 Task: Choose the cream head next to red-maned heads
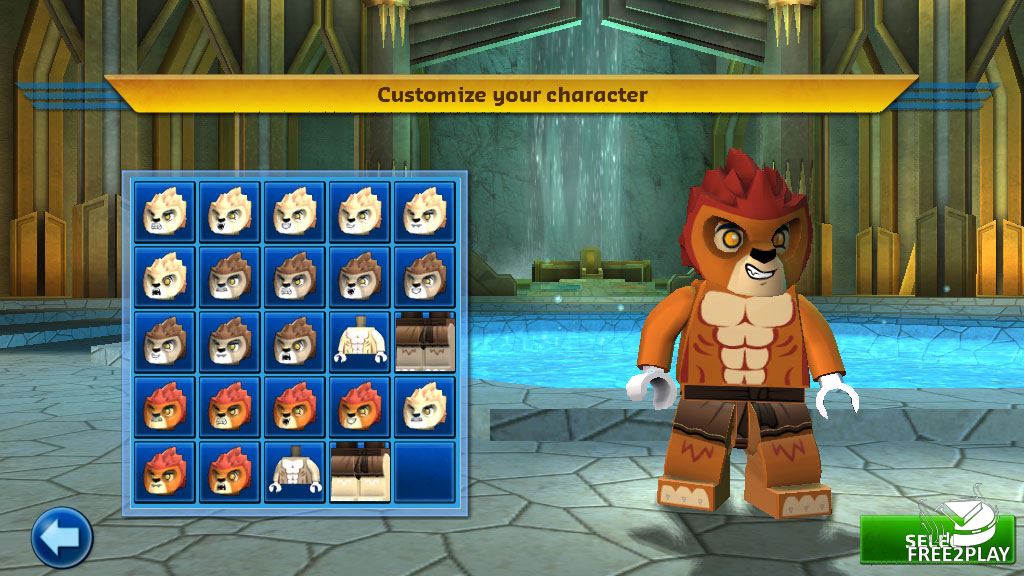(x=424, y=407)
